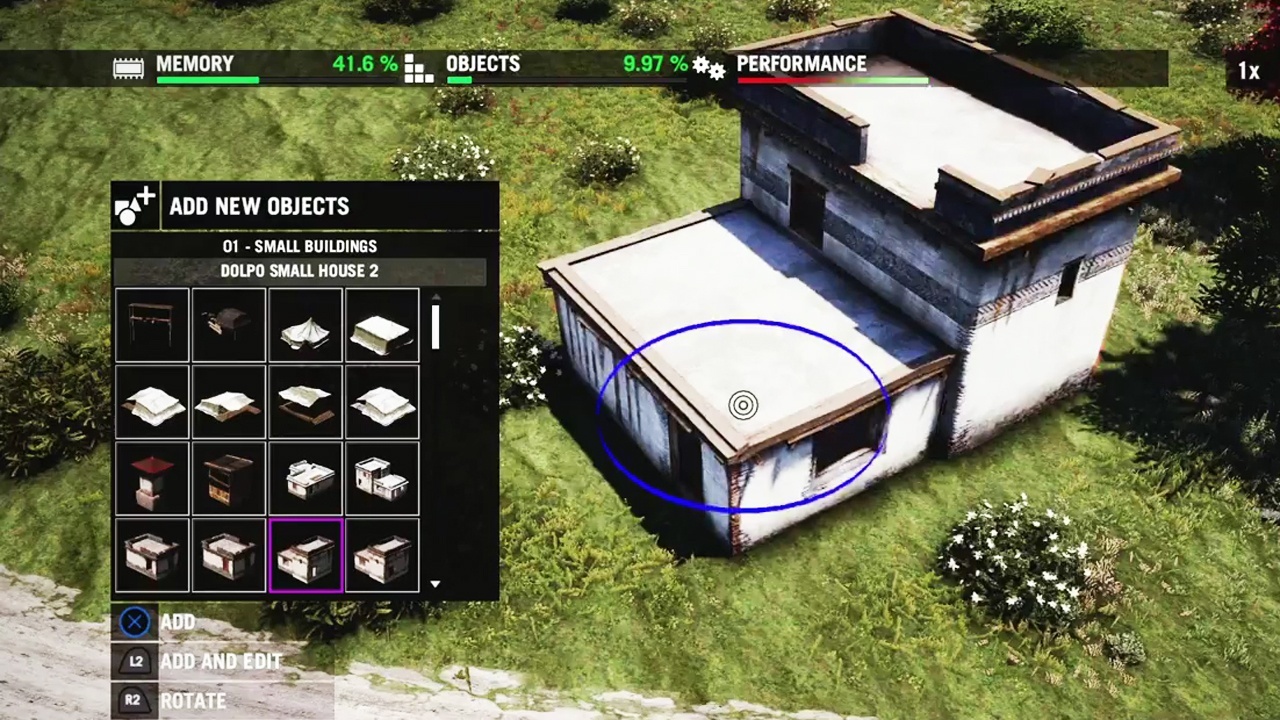Open the 01 - Small Buildings category selector

[x=299, y=246]
